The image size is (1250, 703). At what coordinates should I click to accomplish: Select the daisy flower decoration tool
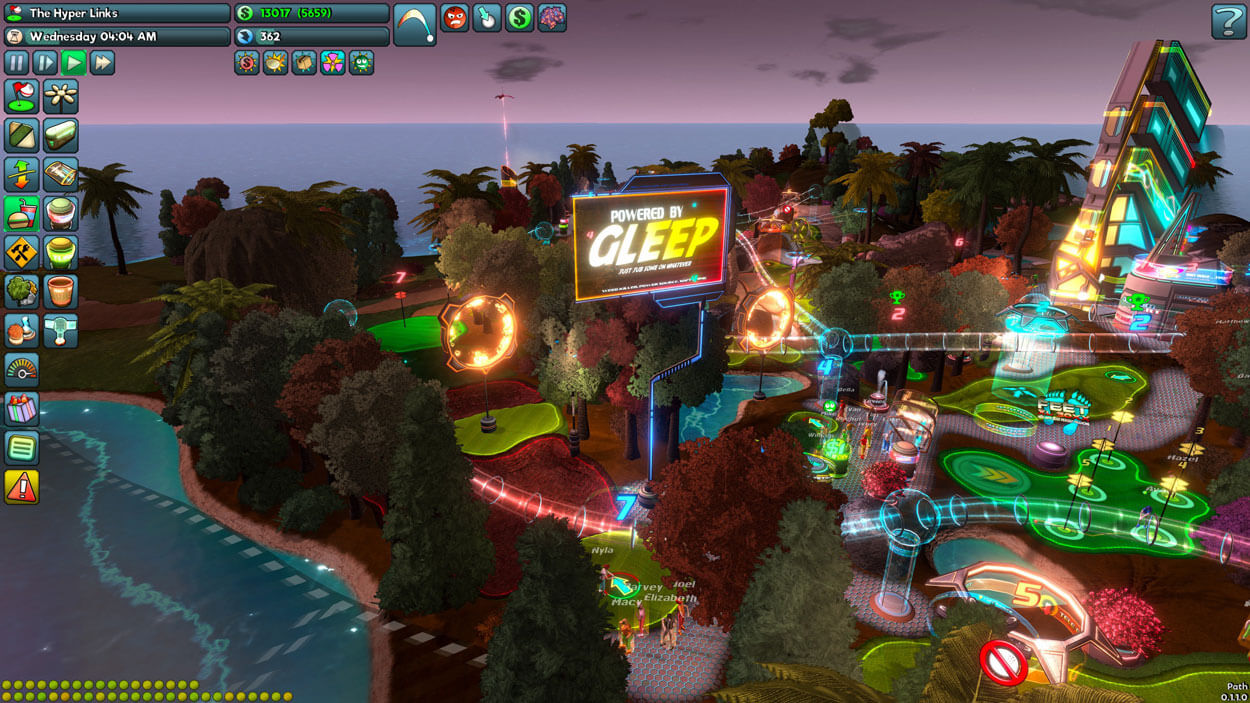(x=61, y=97)
